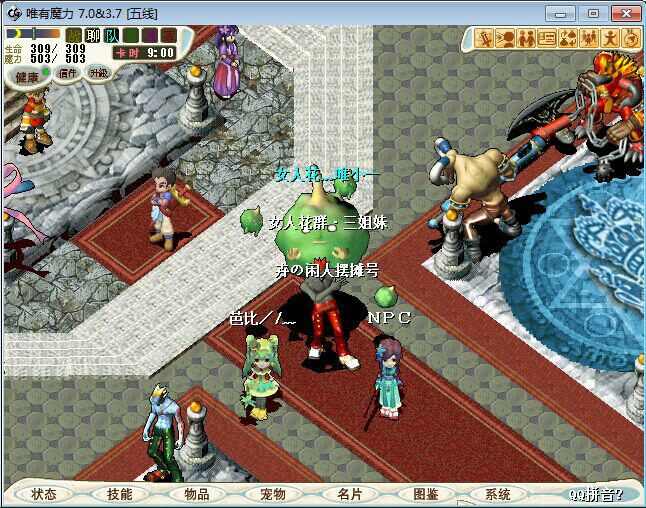Screen dimensions: 646x508
Task: Open the 物品 items menu
Action: coord(196,494)
